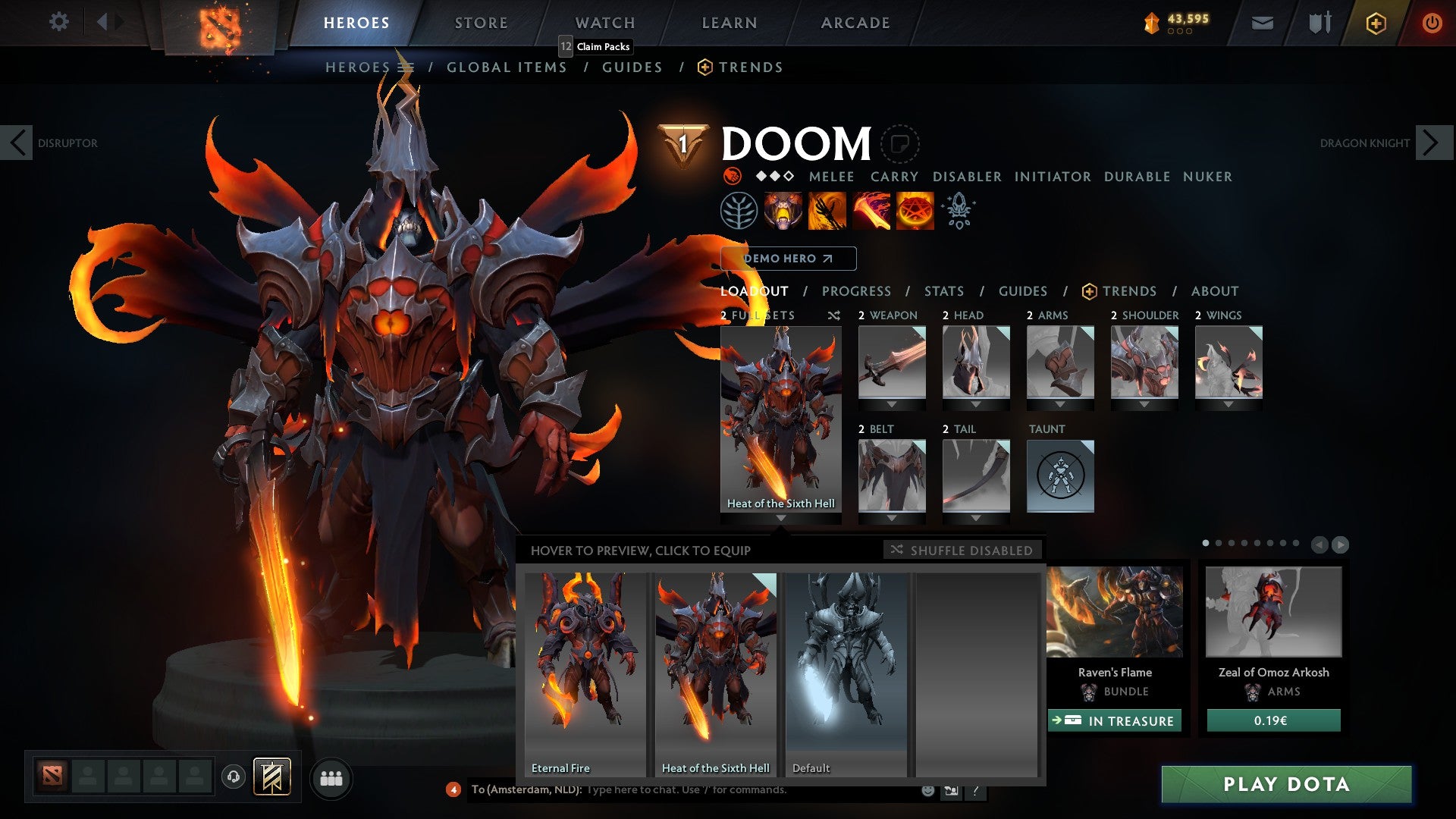
Task: Toggle the Shuffle Disabled option
Action: tap(962, 551)
